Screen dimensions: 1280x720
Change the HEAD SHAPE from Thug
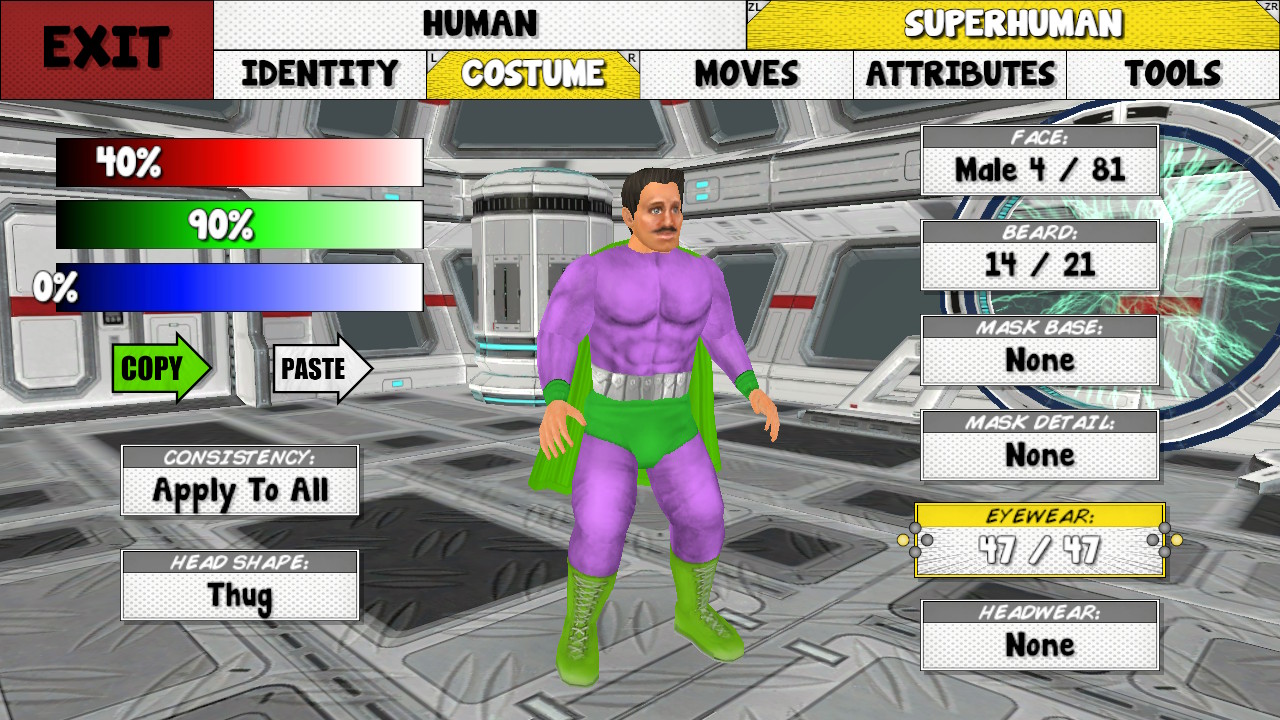(239, 585)
